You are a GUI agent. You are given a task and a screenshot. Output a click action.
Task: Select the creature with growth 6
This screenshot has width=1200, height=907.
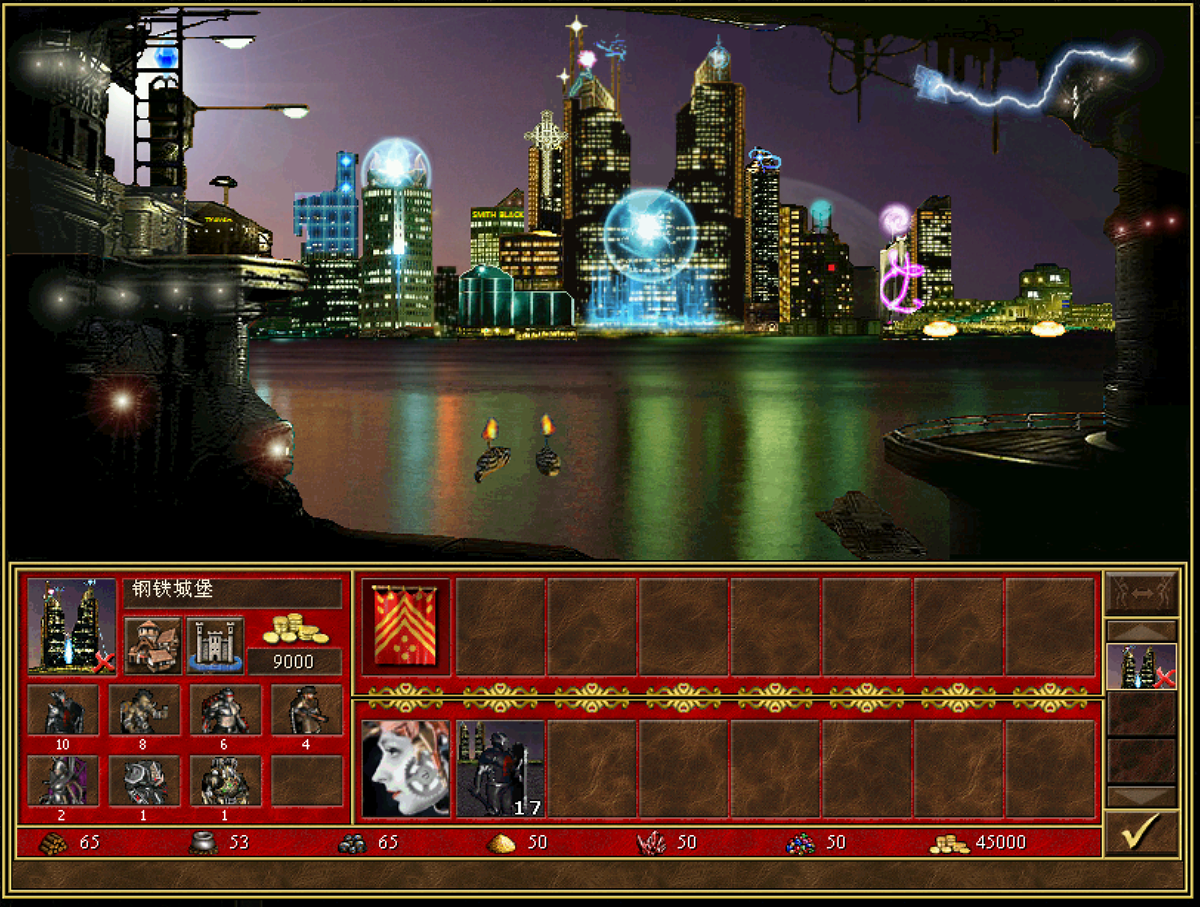(x=226, y=710)
